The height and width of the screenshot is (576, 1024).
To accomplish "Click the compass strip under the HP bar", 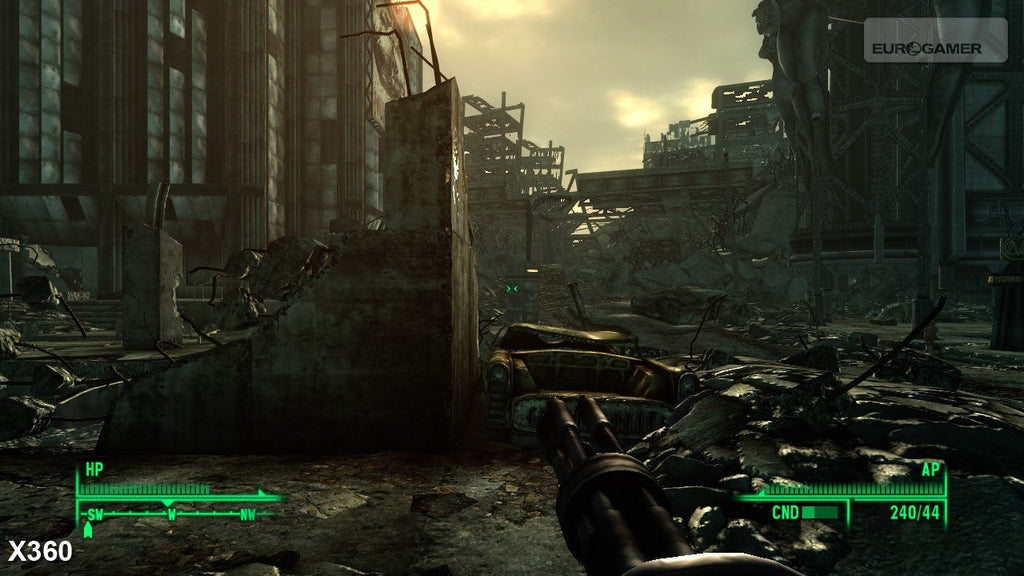I will (172, 514).
